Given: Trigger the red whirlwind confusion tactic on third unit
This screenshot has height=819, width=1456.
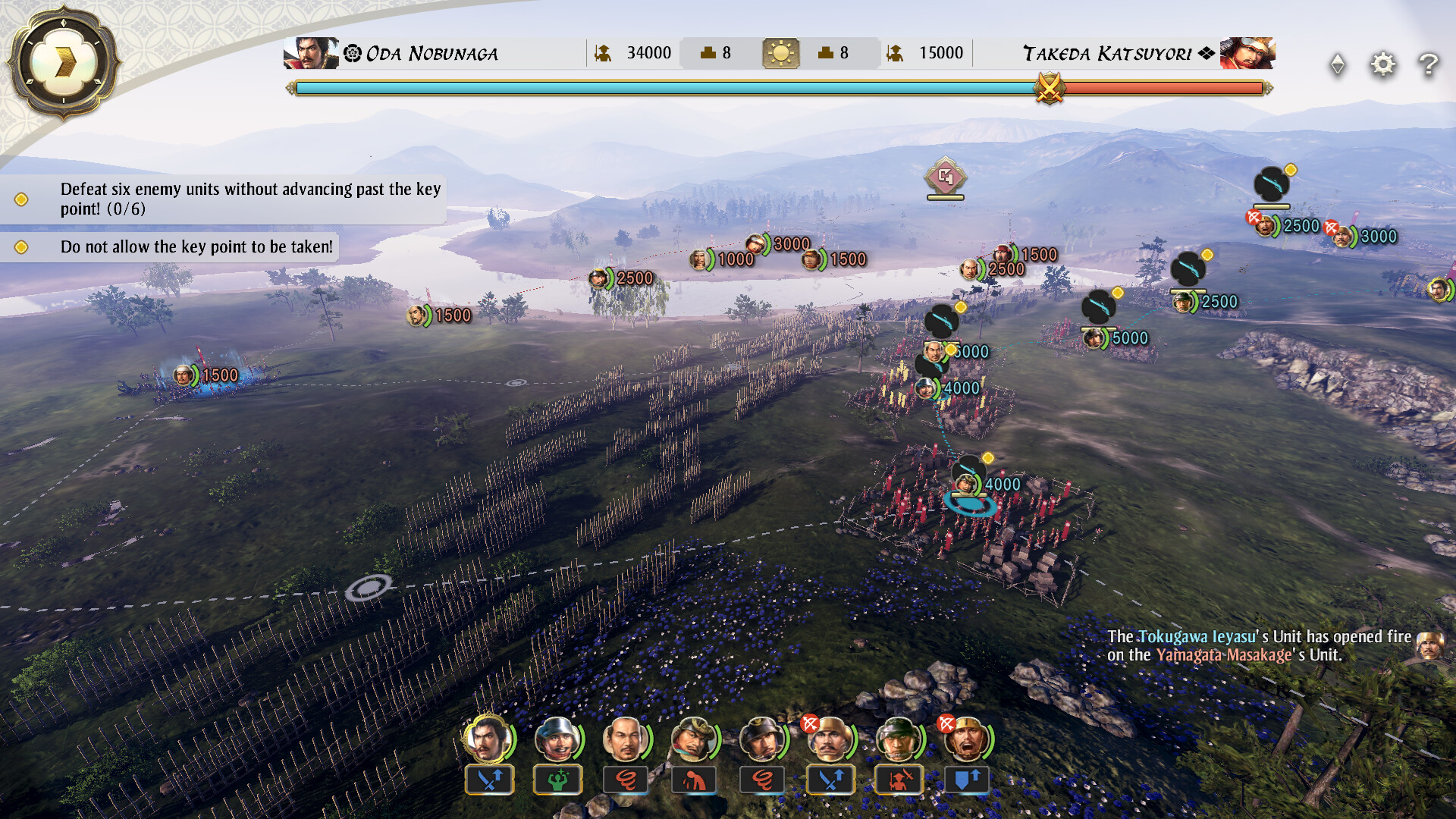Looking at the screenshot, I should [x=626, y=780].
